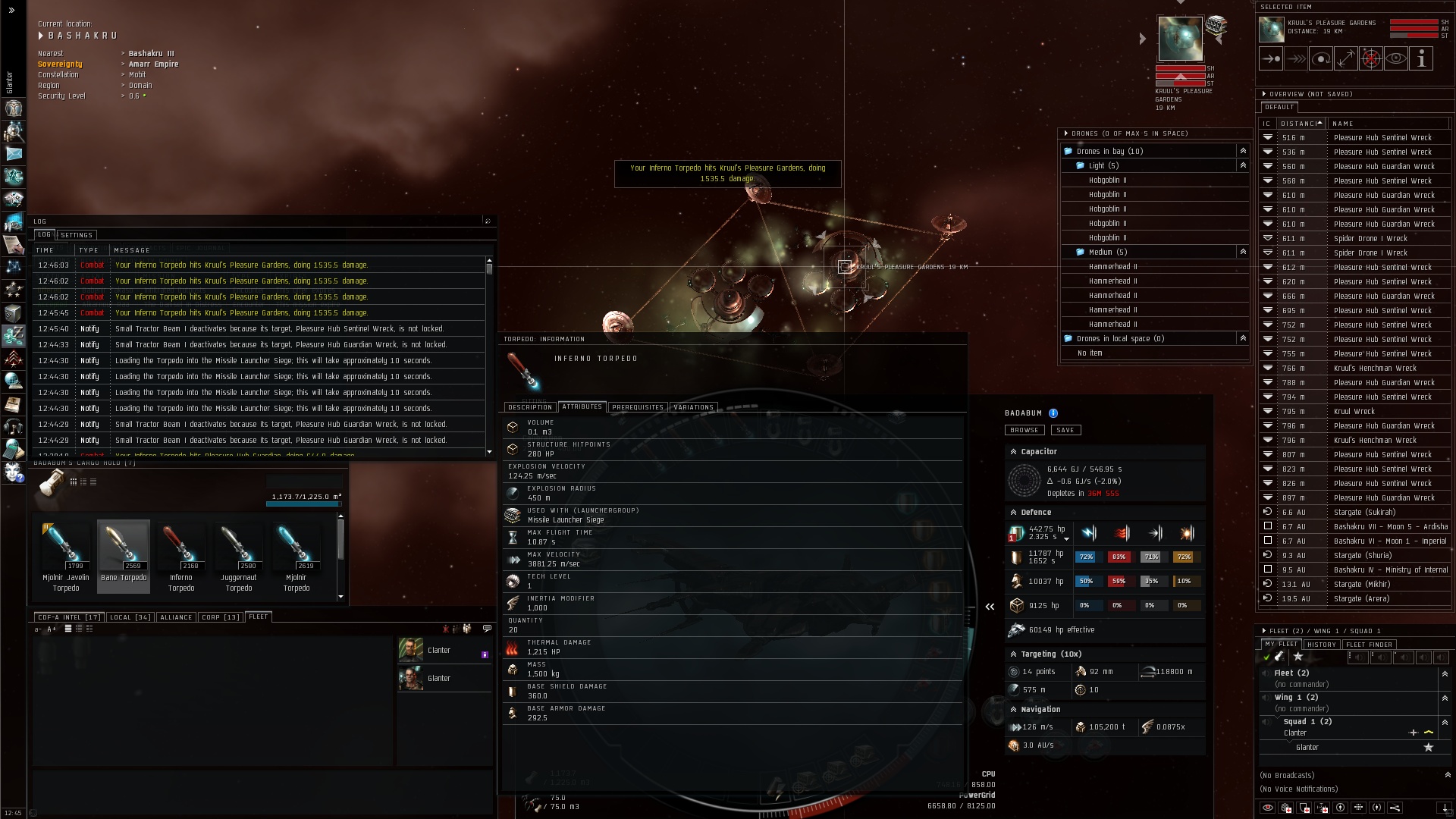Open the Description tab of Inferno Torpedo
The height and width of the screenshot is (819, 1456).
tap(530, 407)
